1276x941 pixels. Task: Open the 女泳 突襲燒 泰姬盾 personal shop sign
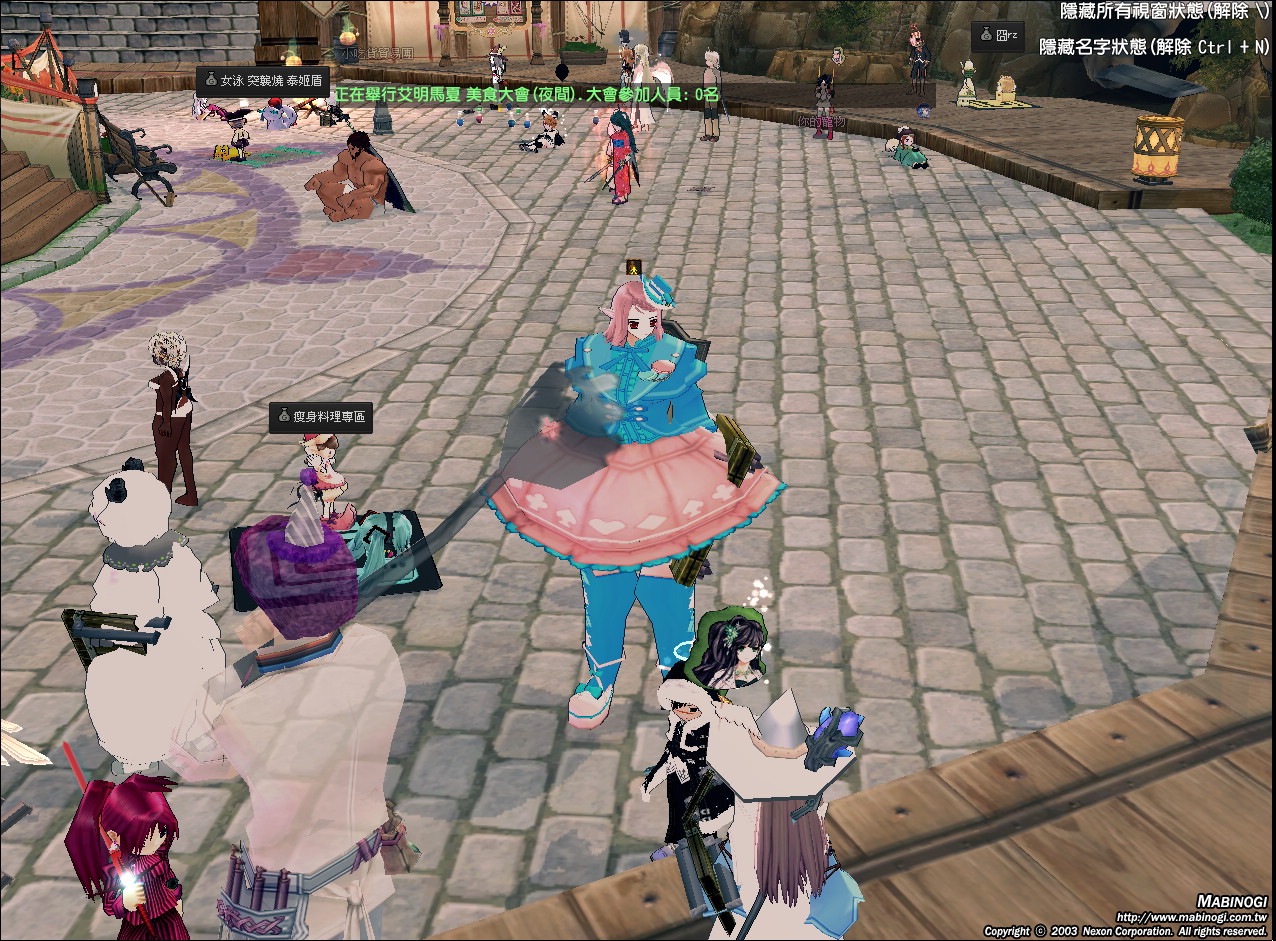click(263, 81)
